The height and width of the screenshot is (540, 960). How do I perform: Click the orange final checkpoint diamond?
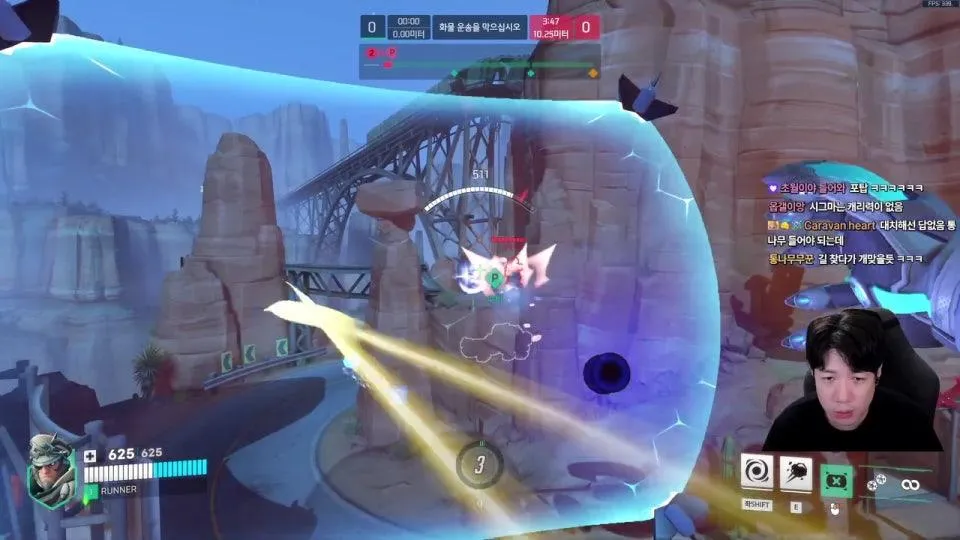[593, 73]
